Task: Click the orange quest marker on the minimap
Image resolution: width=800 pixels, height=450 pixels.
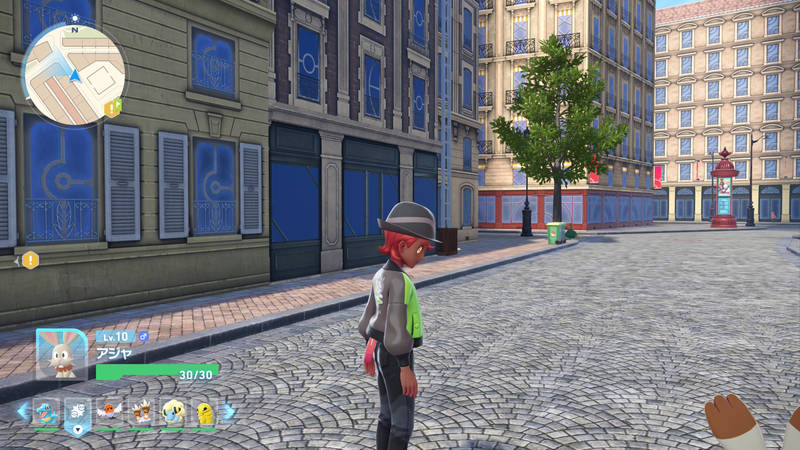Action: tap(113, 106)
